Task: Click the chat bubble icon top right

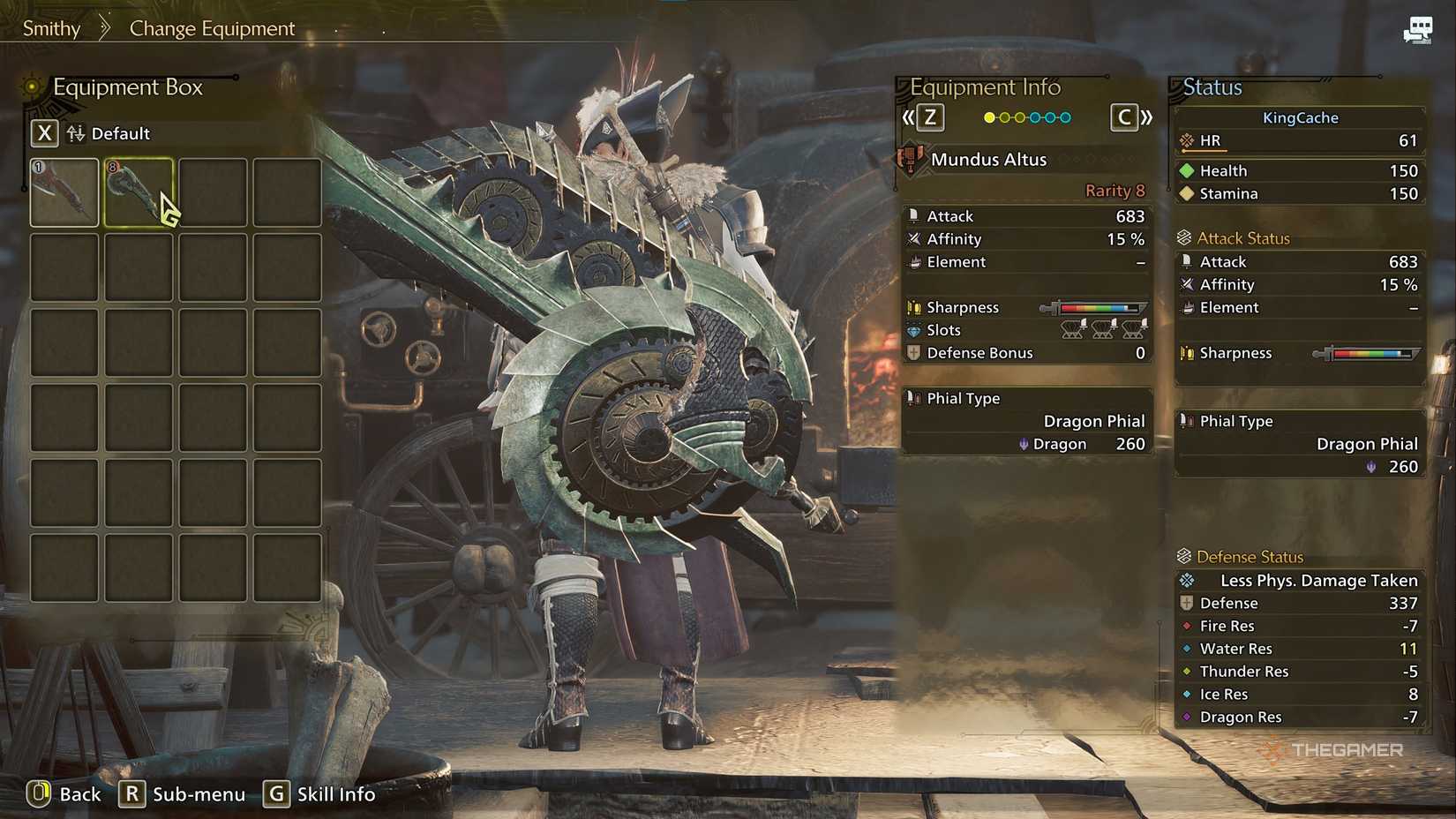Action: coord(1418,27)
